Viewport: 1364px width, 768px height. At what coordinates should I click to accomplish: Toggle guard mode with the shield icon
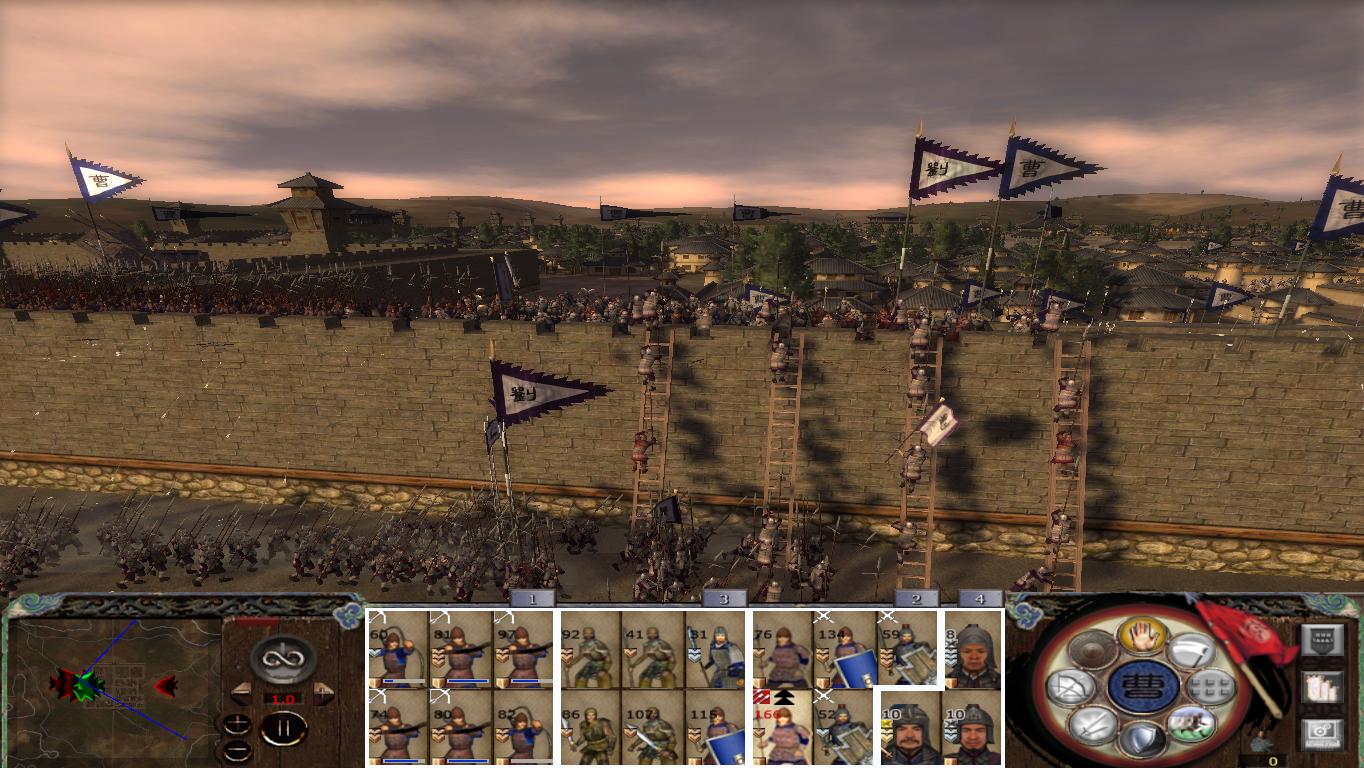coord(1143,736)
